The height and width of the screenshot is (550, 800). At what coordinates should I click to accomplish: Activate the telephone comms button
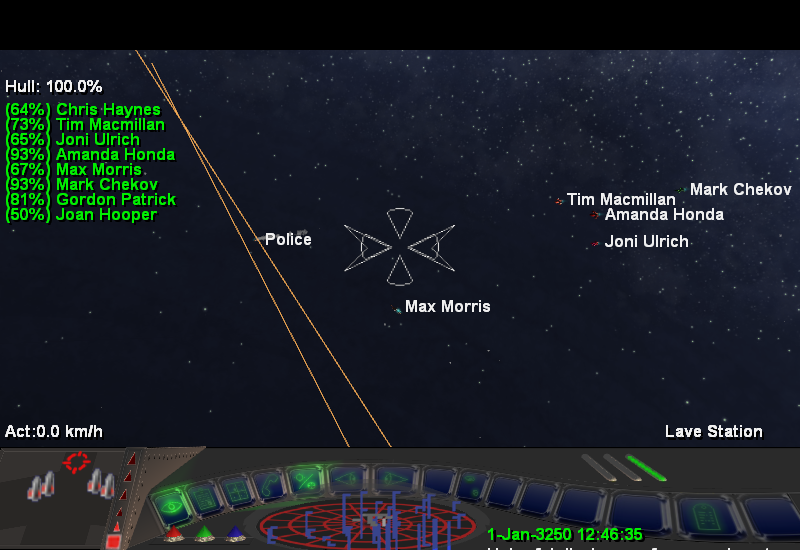268,485
